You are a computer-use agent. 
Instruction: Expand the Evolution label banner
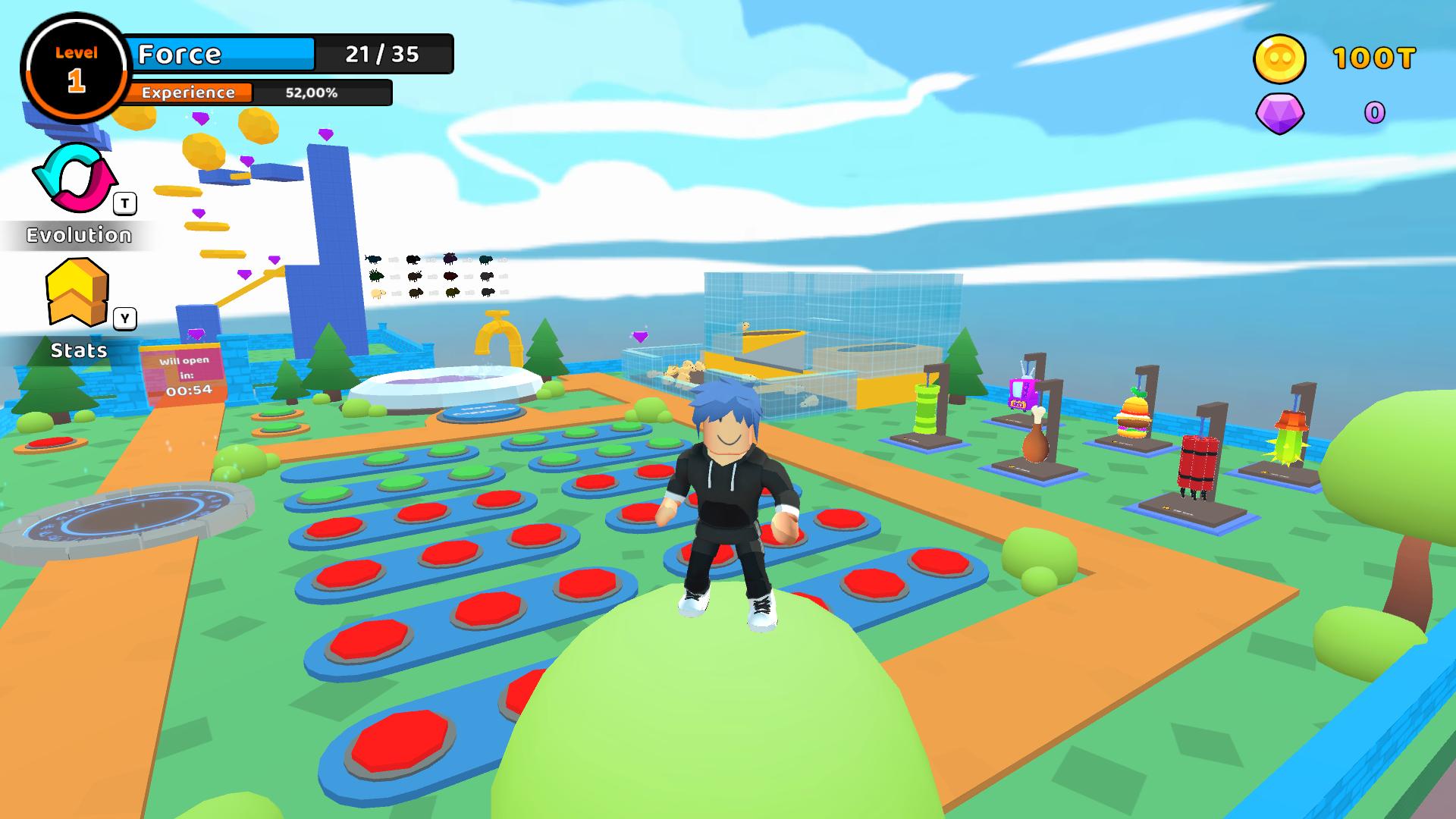pyautogui.click(x=78, y=235)
